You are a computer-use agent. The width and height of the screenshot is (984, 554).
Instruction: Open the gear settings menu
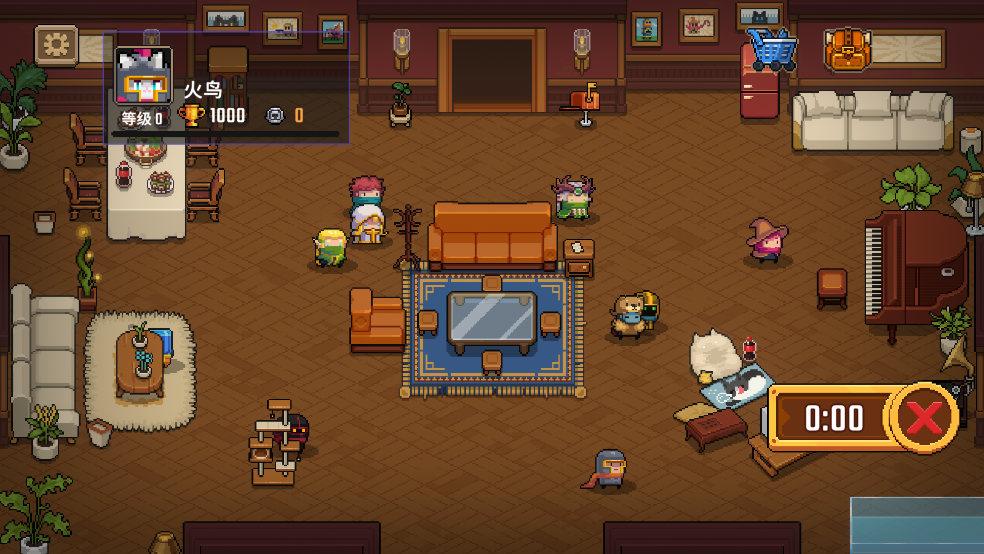tap(56, 45)
